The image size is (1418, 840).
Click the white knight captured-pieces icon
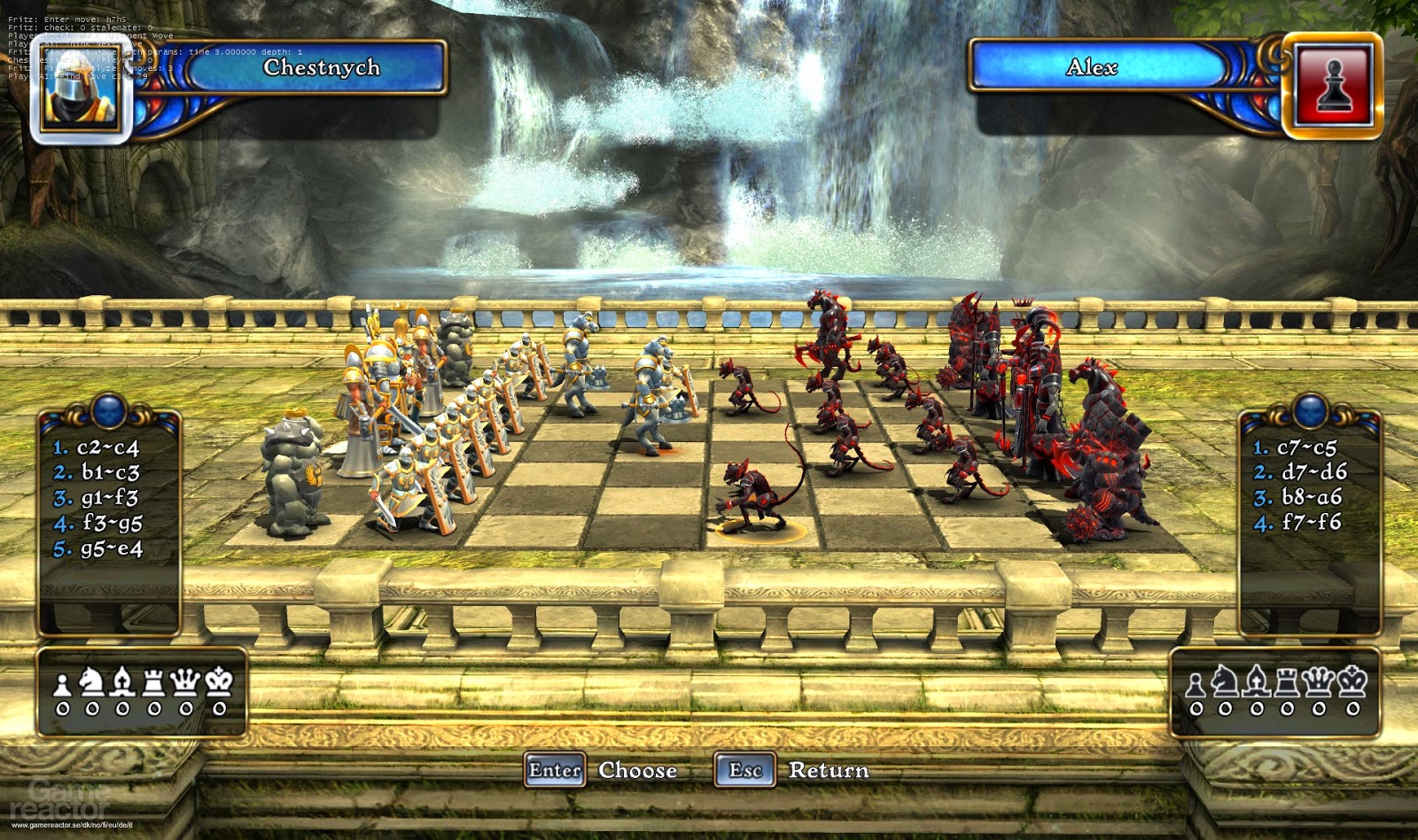90,682
